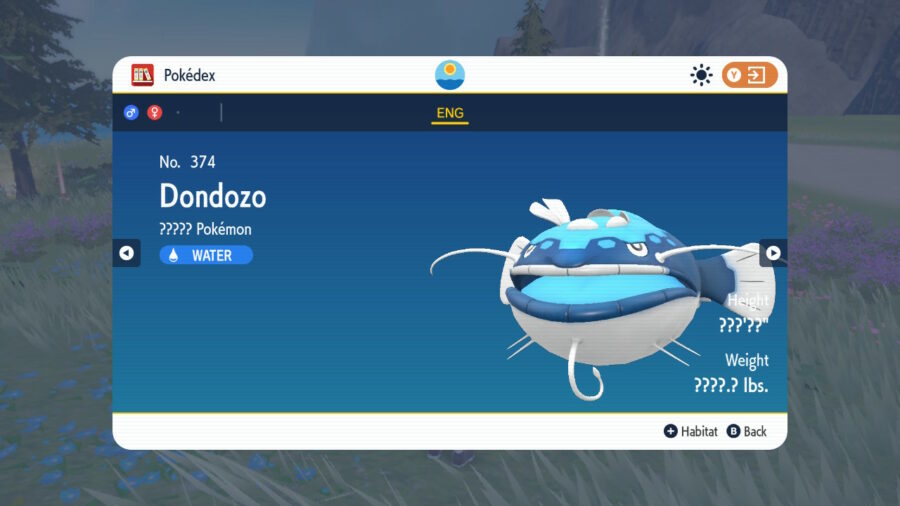Click the WATER type badge
Screen dimensions: 900x506
(206, 255)
